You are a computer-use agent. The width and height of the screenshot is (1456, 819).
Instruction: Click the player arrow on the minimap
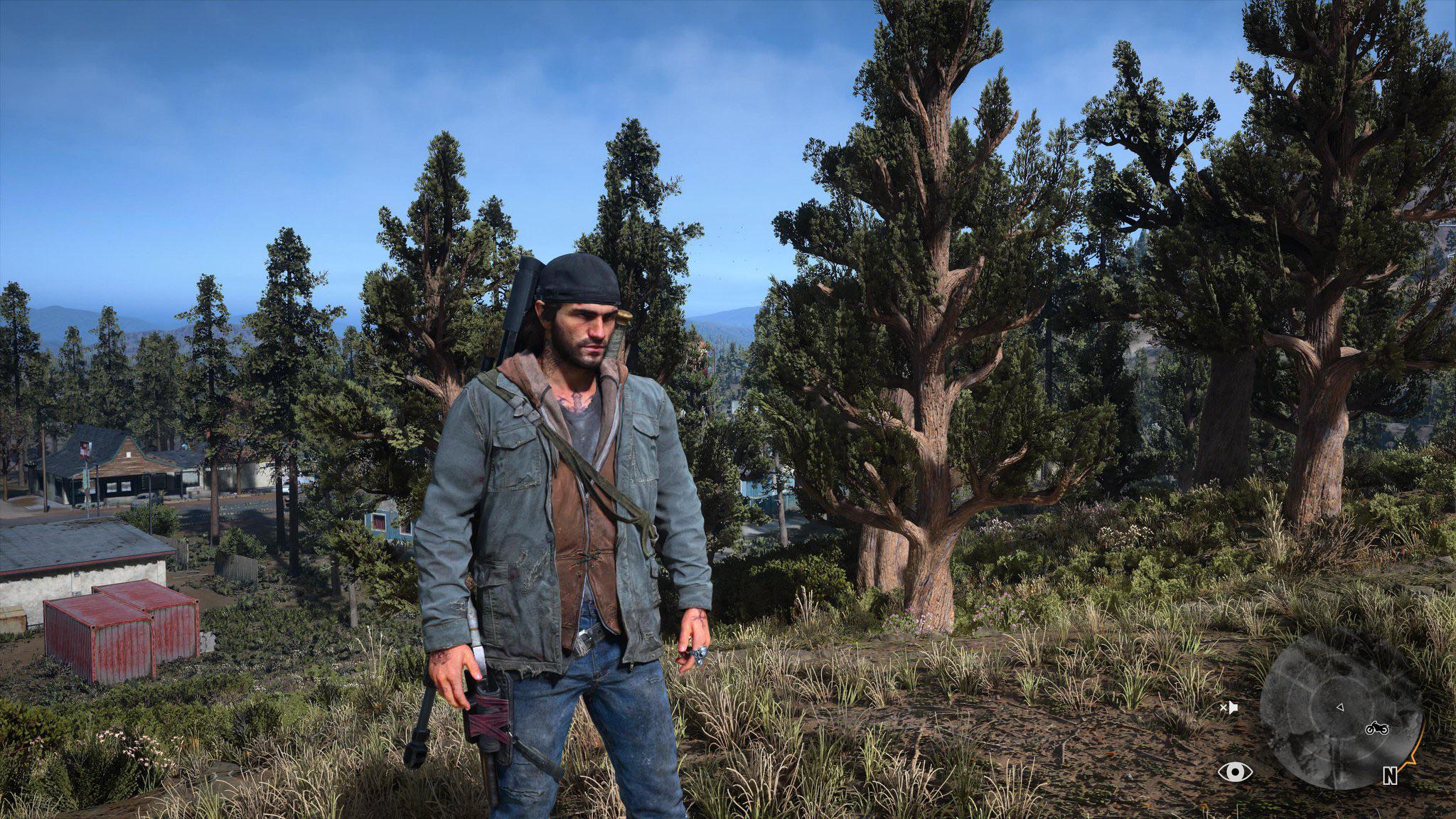coord(1339,707)
